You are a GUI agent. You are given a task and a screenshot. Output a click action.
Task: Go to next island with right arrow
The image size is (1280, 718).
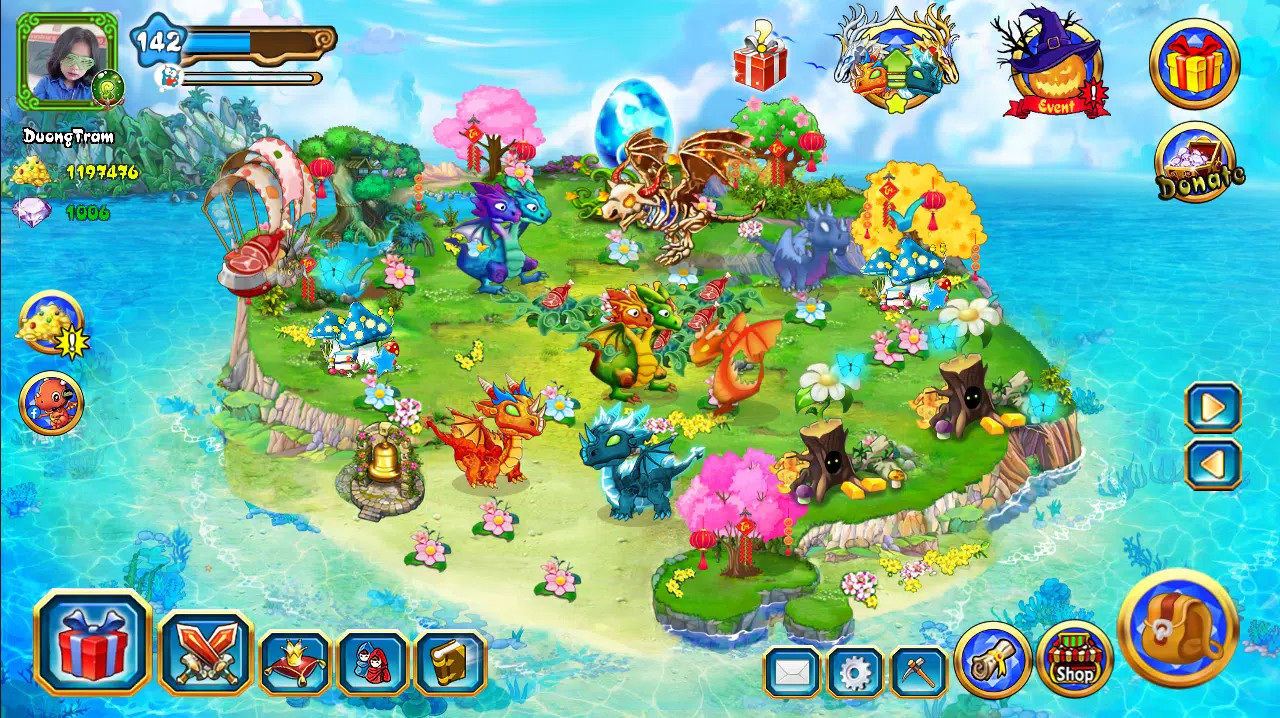click(1213, 407)
